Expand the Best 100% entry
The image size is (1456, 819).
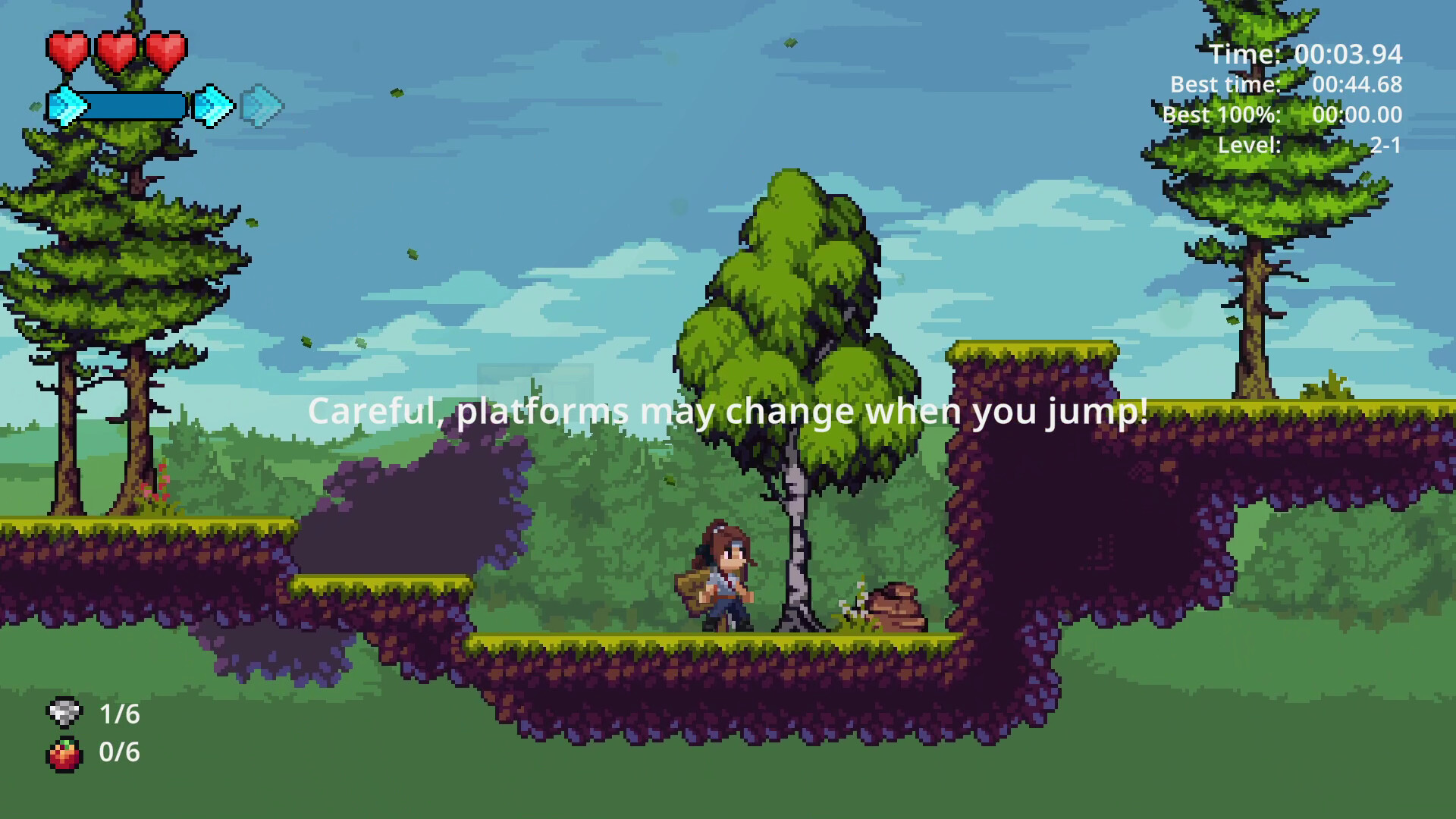click(x=1282, y=115)
